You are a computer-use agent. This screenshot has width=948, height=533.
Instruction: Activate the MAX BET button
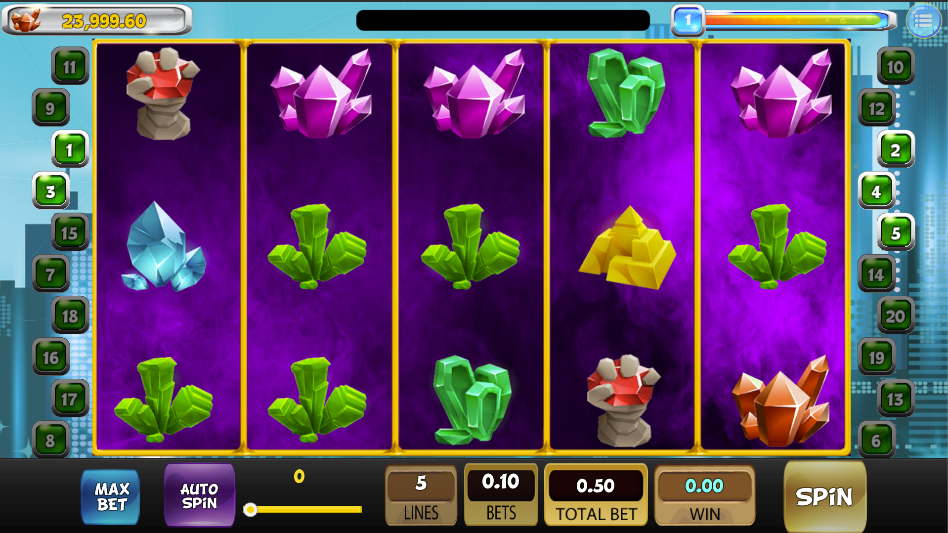coord(111,497)
